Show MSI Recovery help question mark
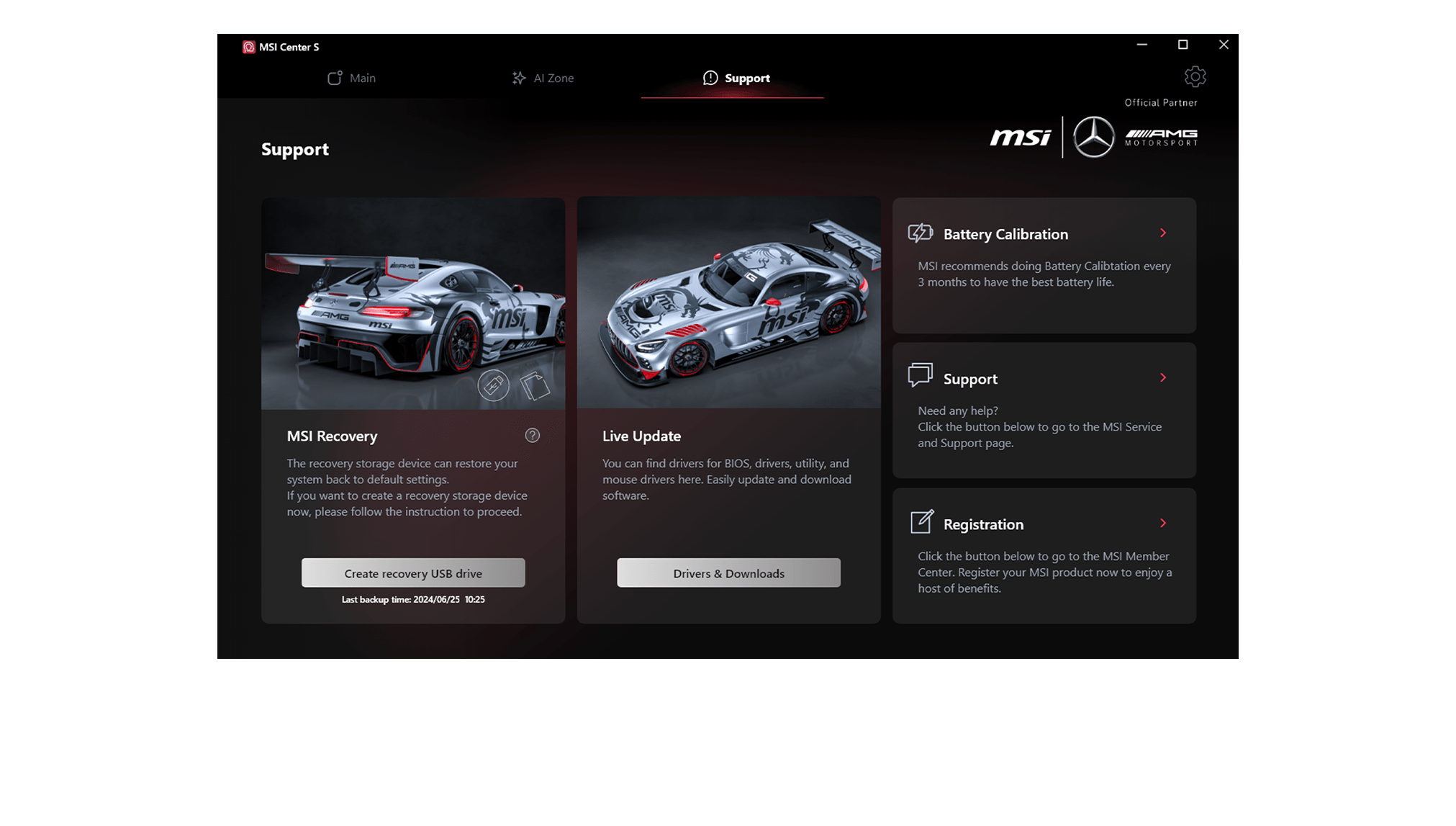This screenshot has width=1456, height=826. [x=533, y=436]
